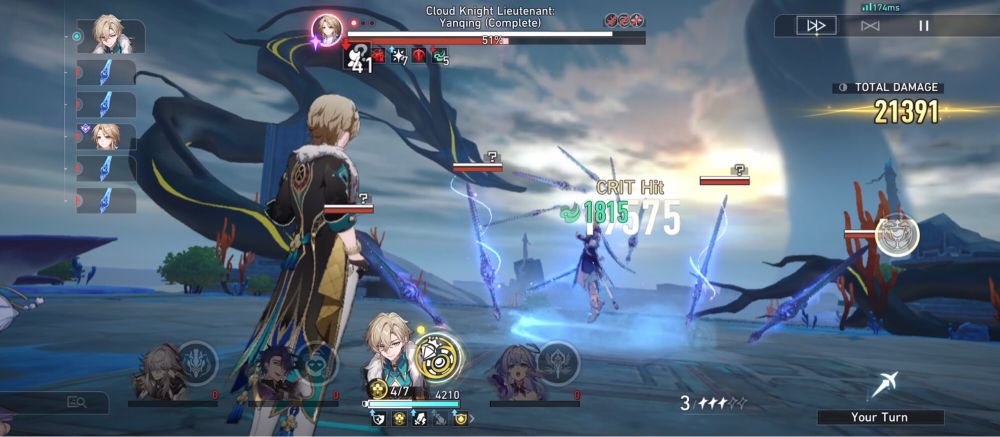Image resolution: width=1000 pixels, height=437 pixels.
Task: Open the enemy details magnifier button
Action: (x=76, y=402)
